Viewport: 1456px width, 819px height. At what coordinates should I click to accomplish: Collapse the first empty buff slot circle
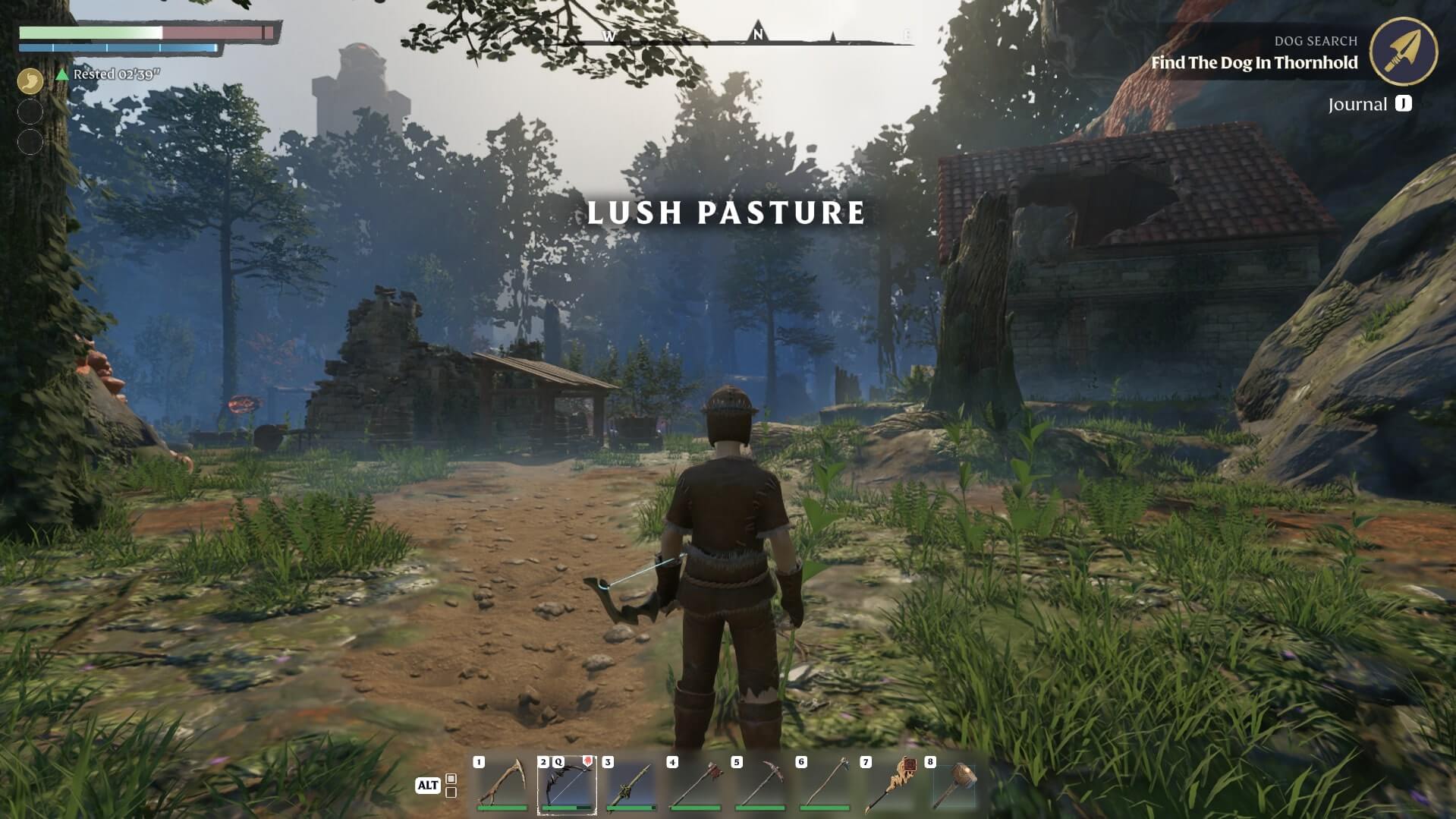pyautogui.click(x=30, y=109)
